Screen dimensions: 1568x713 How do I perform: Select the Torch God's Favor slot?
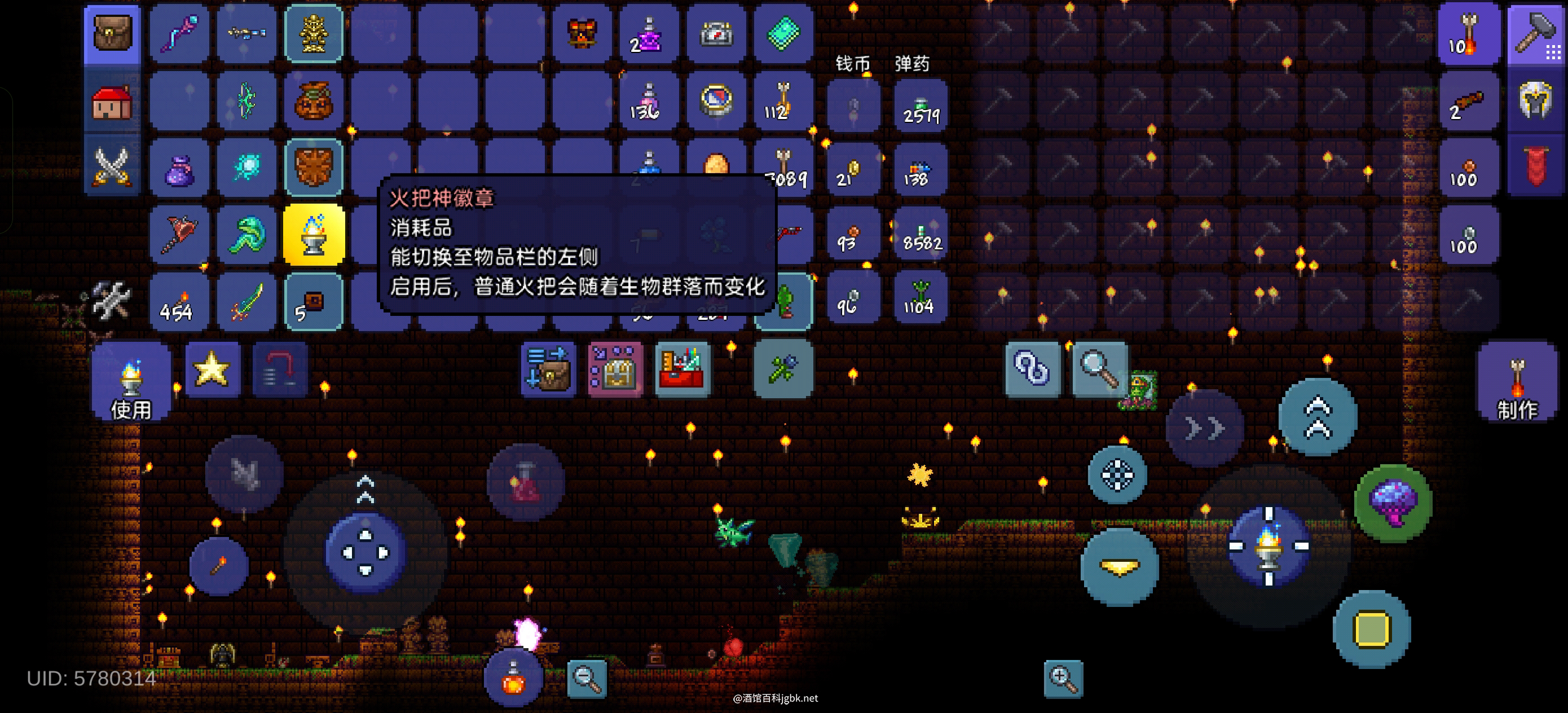point(314,235)
